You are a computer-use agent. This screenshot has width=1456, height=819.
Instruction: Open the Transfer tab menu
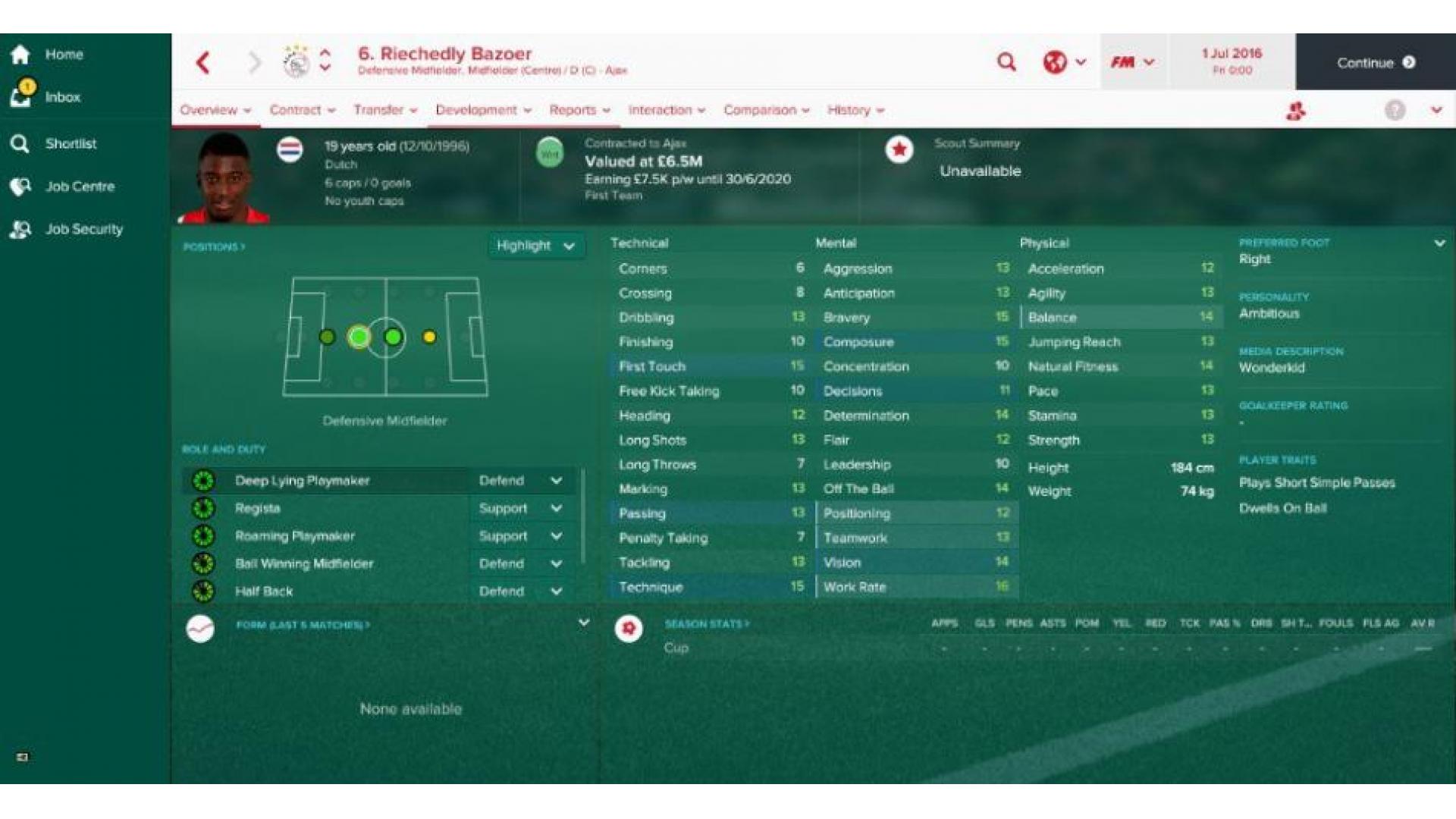384,110
